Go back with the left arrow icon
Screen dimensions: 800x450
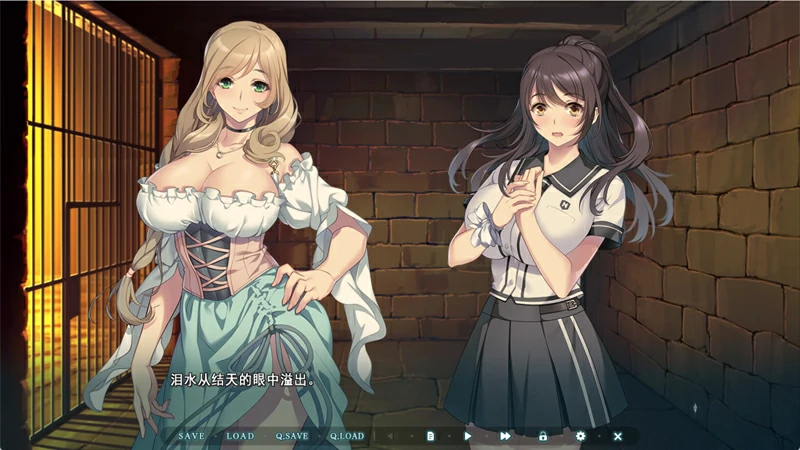391,436
